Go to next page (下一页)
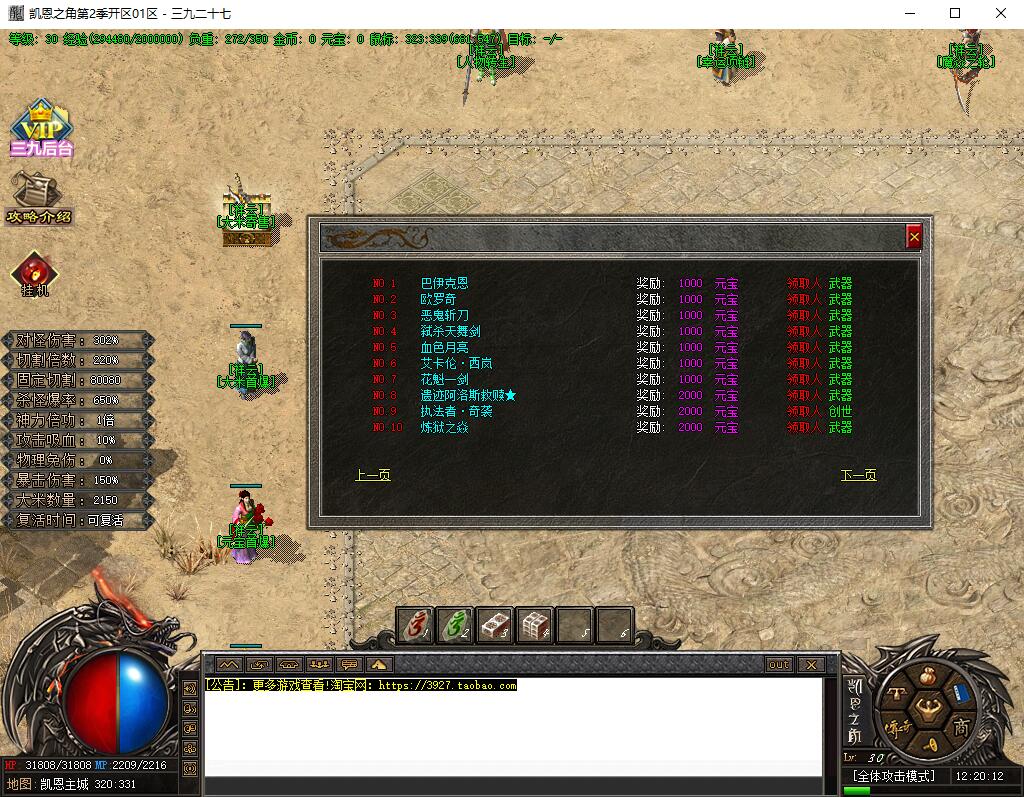The width and height of the screenshot is (1024, 797). [x=858, y=475]
